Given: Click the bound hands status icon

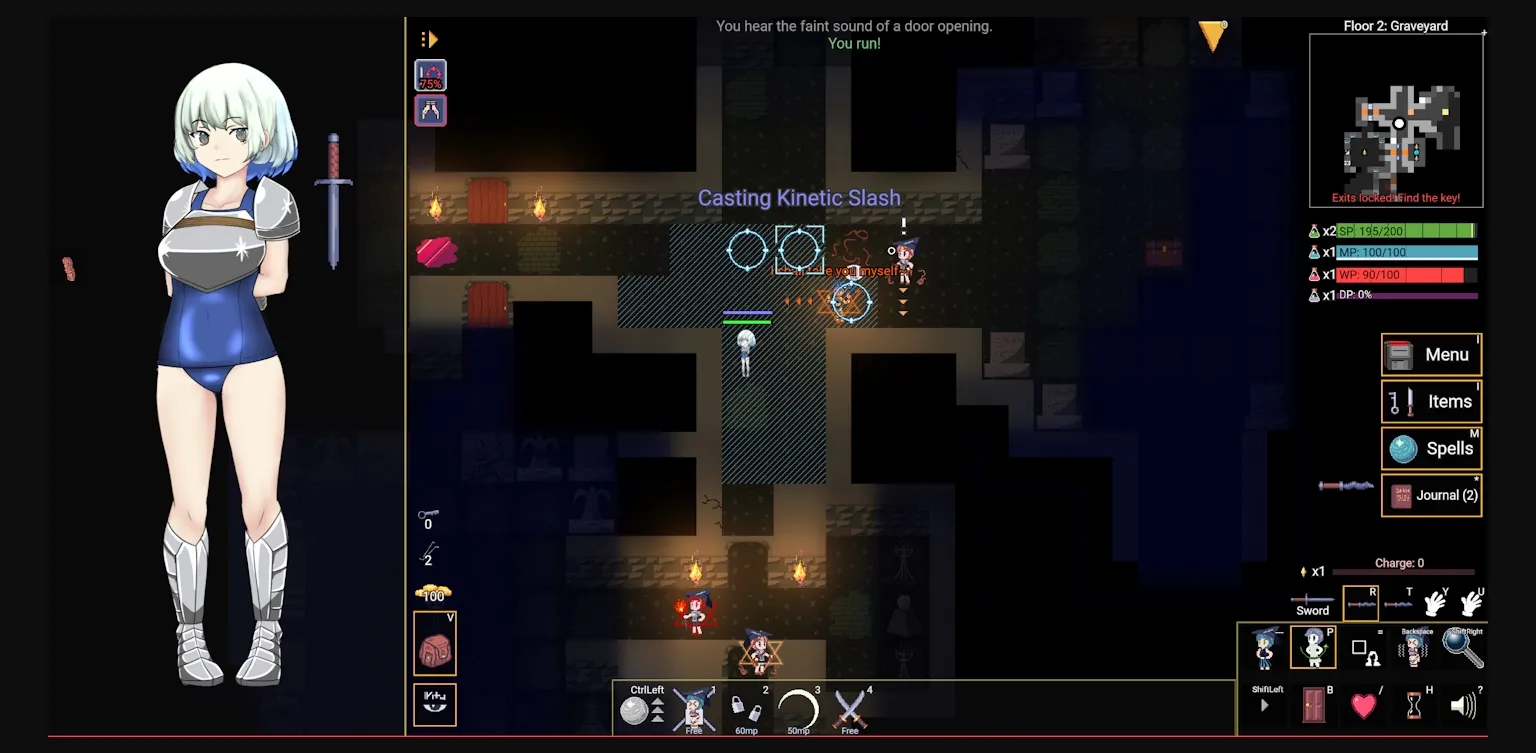Looking at the screenshot, I should (431, 111).
